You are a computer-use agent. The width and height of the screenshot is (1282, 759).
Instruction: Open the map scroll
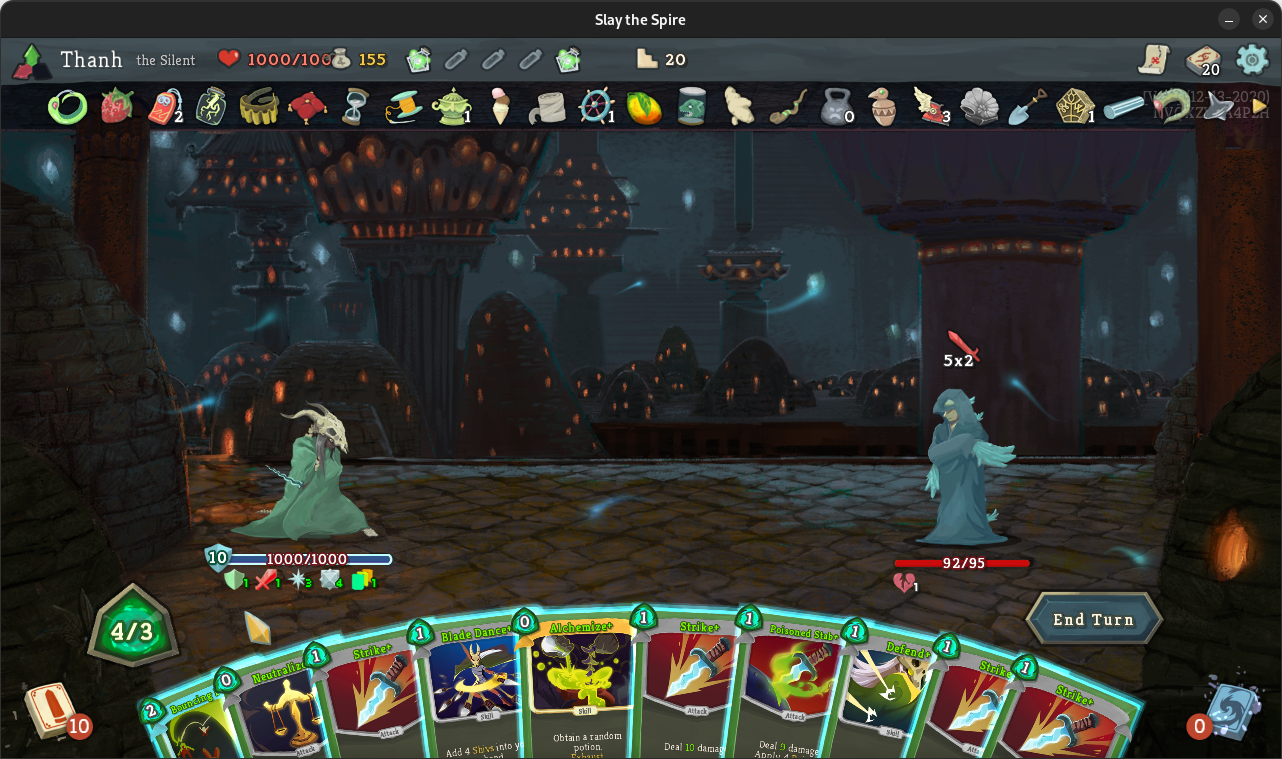click(1153, 59)
